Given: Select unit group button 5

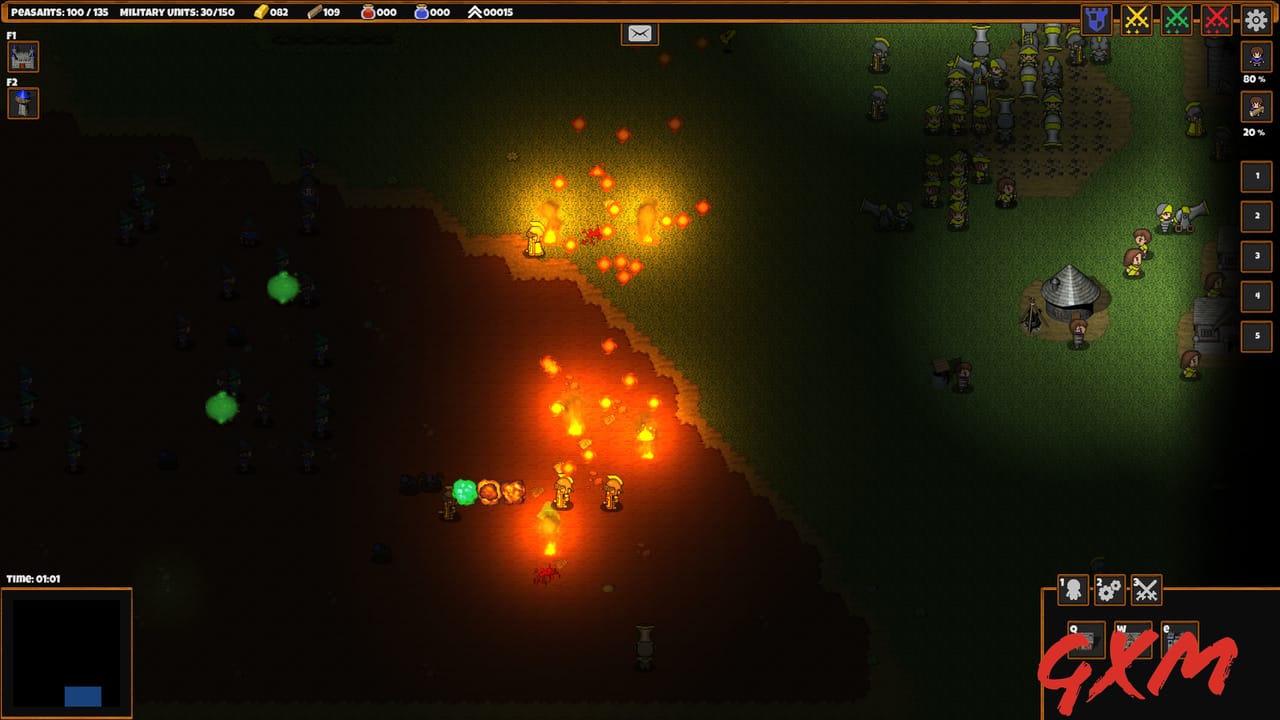Looking at the screenshot, I should [1256, 336].
